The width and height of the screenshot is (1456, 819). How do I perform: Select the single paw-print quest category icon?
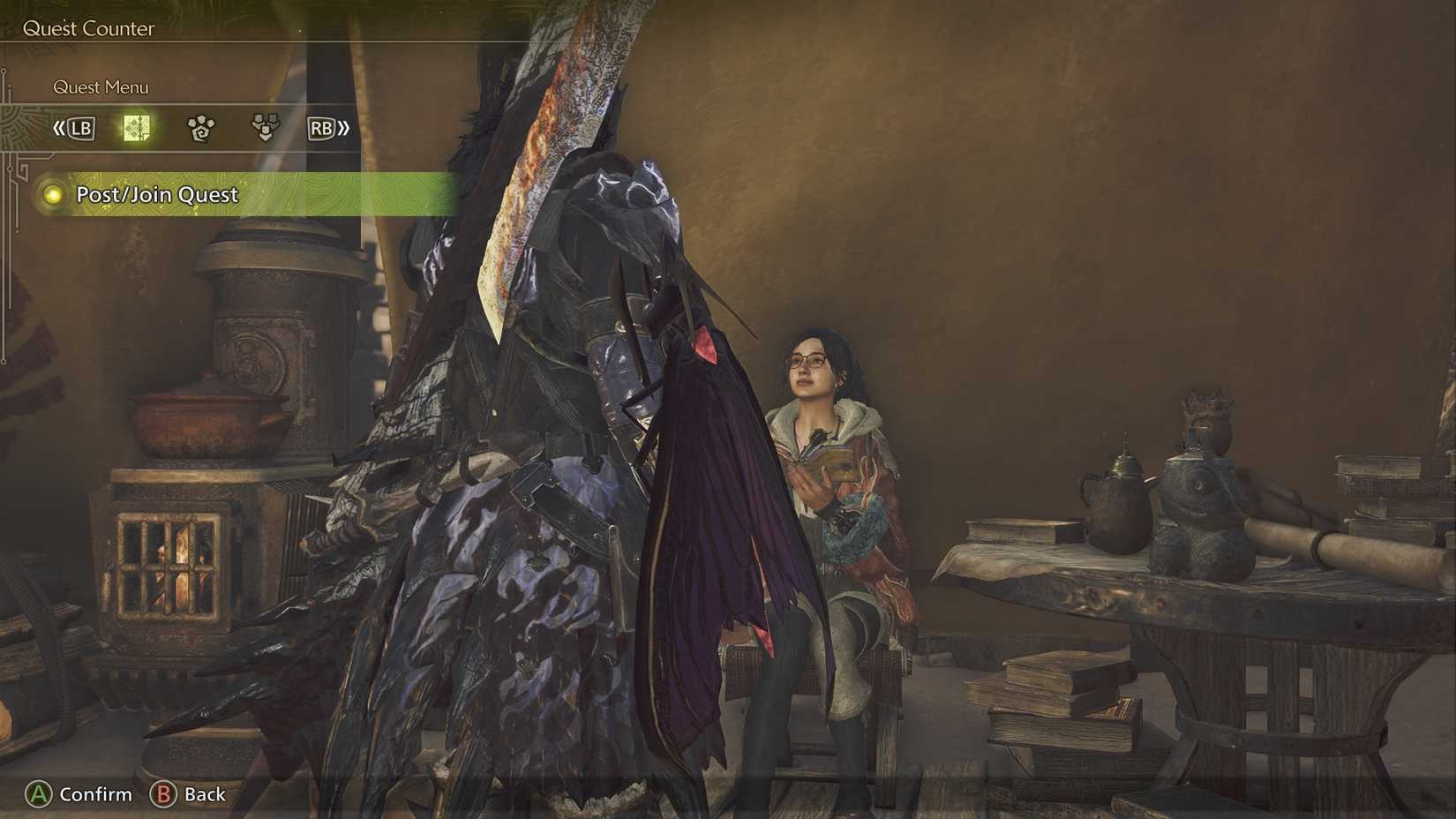(199, 128)
